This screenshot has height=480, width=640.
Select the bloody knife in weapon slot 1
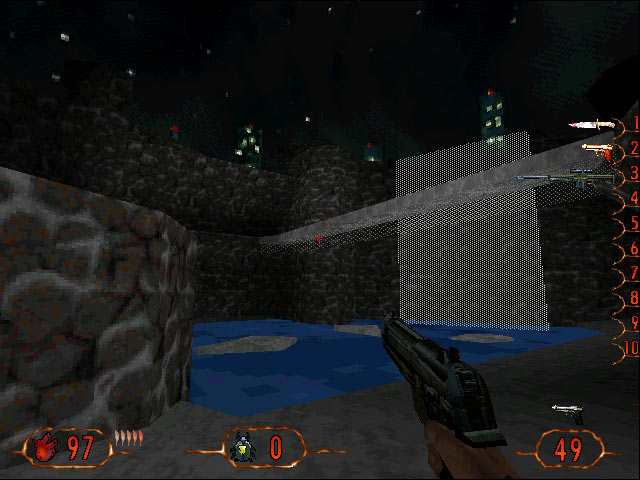click(x=590, y=125)
